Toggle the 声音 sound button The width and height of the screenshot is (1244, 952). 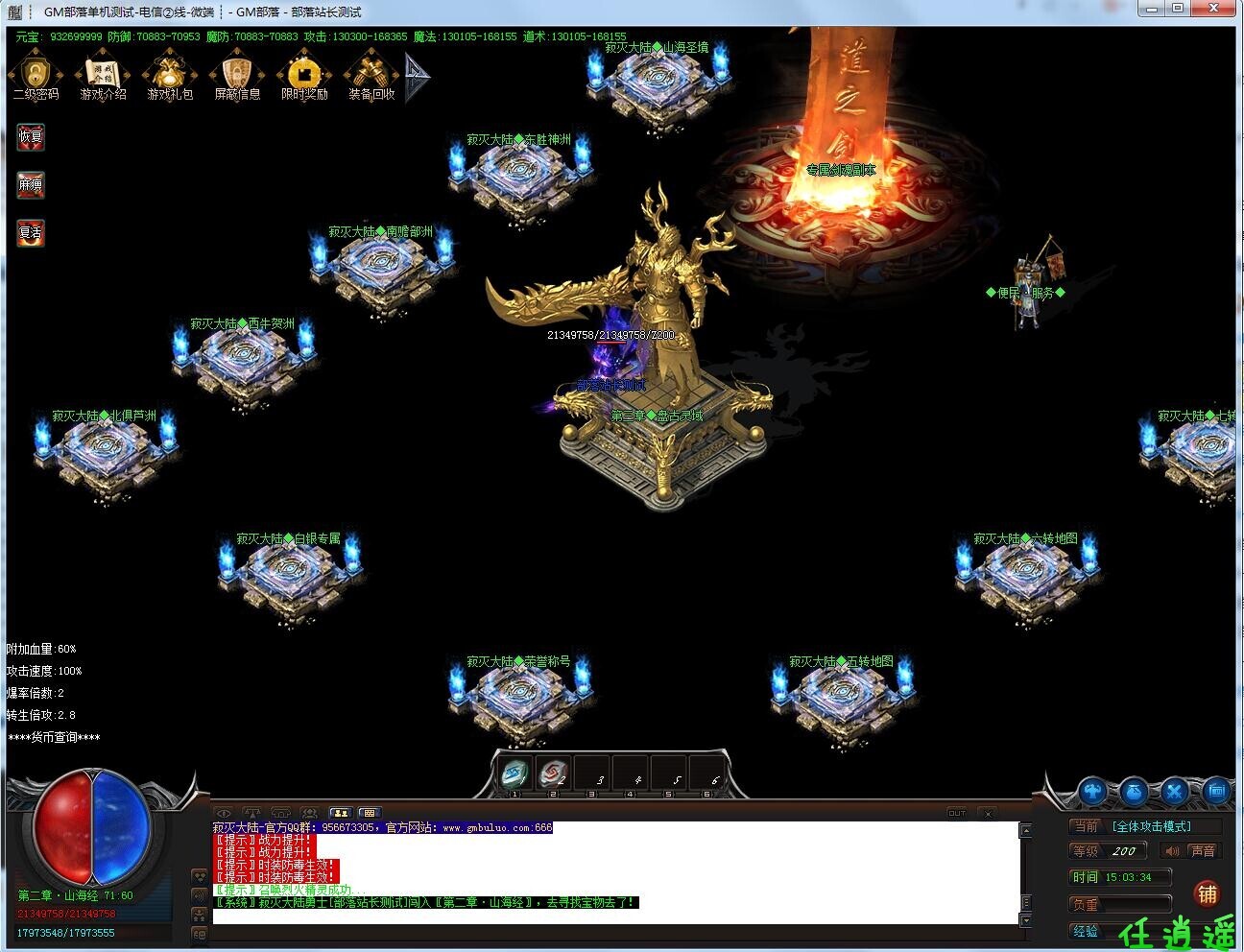1201,851
